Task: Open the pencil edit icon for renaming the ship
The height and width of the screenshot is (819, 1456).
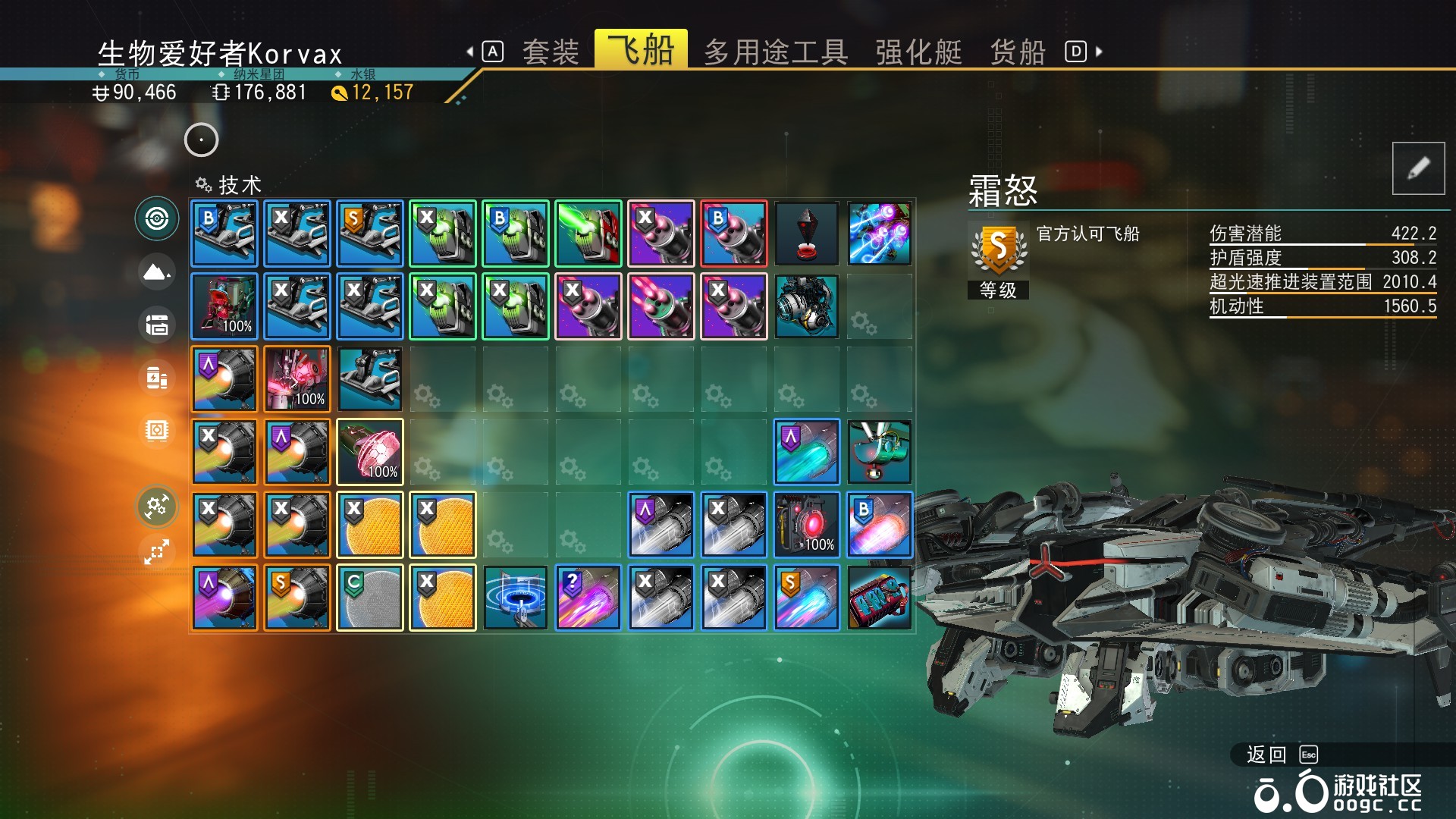Action: click(x=1417, y=168)
